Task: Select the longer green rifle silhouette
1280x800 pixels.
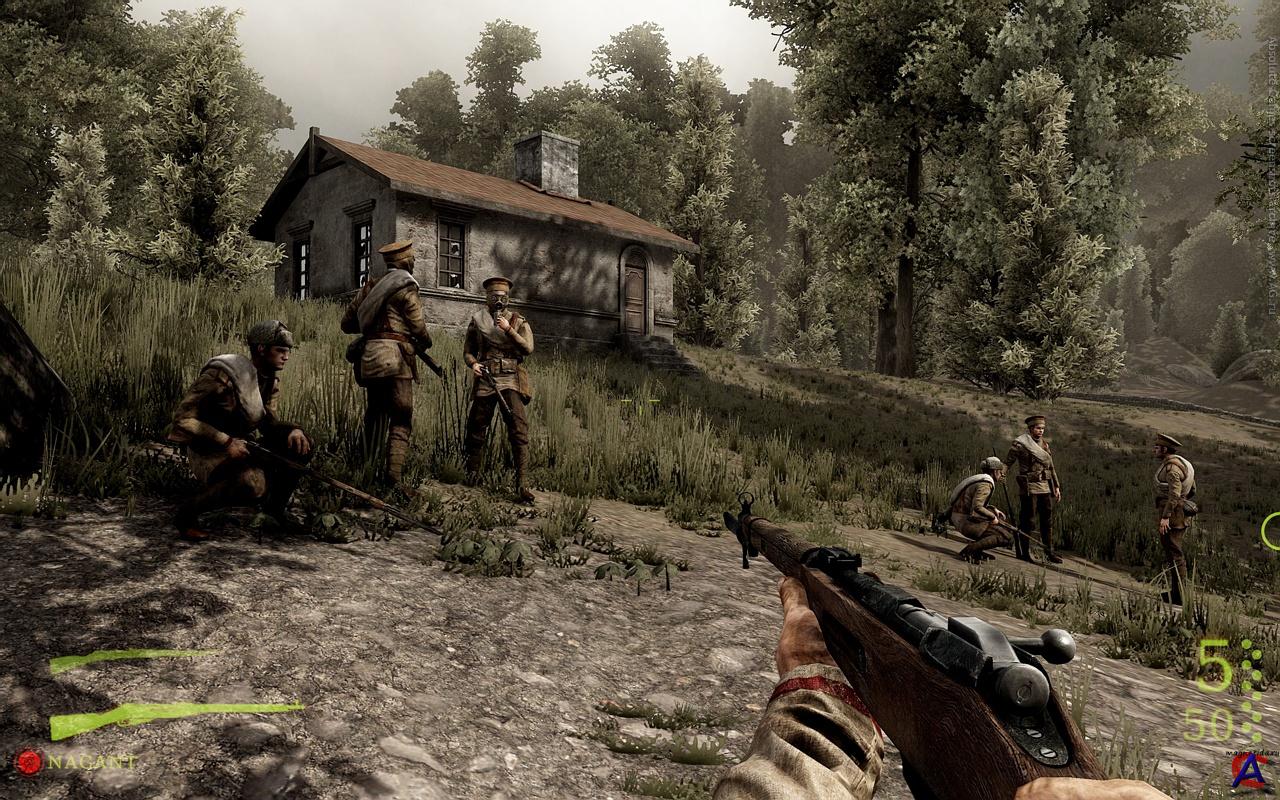Action: [x=170, y=716]
